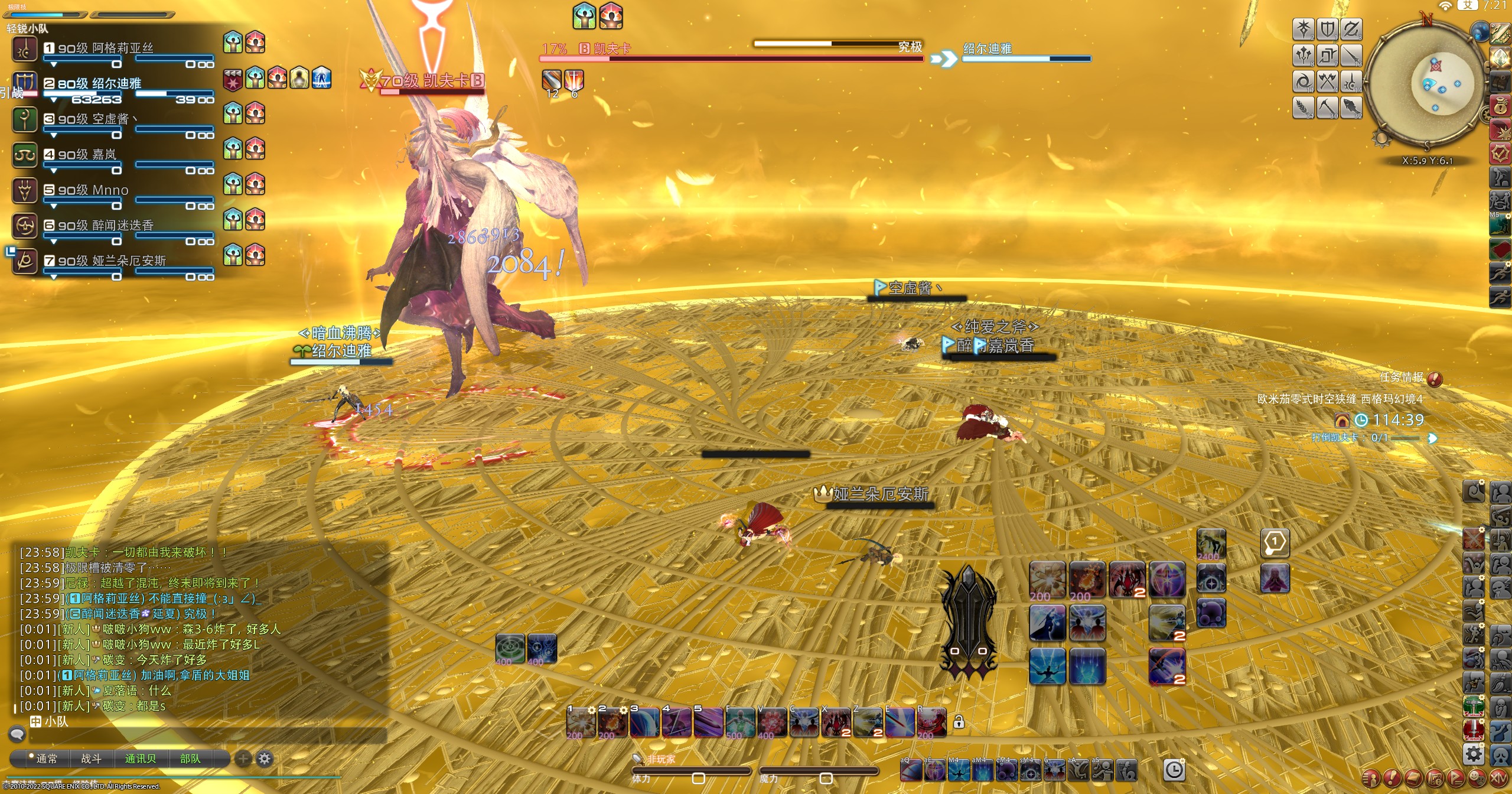Switch to the 战斗 chat tab
Image resolution: width=1512 pixels, height=794 pixels.
91,759
